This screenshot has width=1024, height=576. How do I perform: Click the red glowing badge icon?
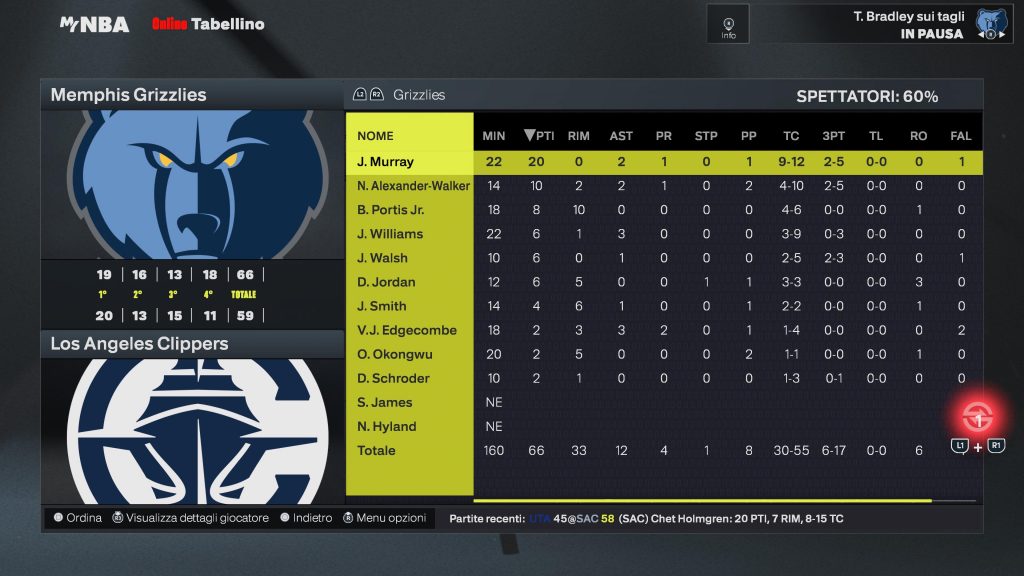(977, 415)
